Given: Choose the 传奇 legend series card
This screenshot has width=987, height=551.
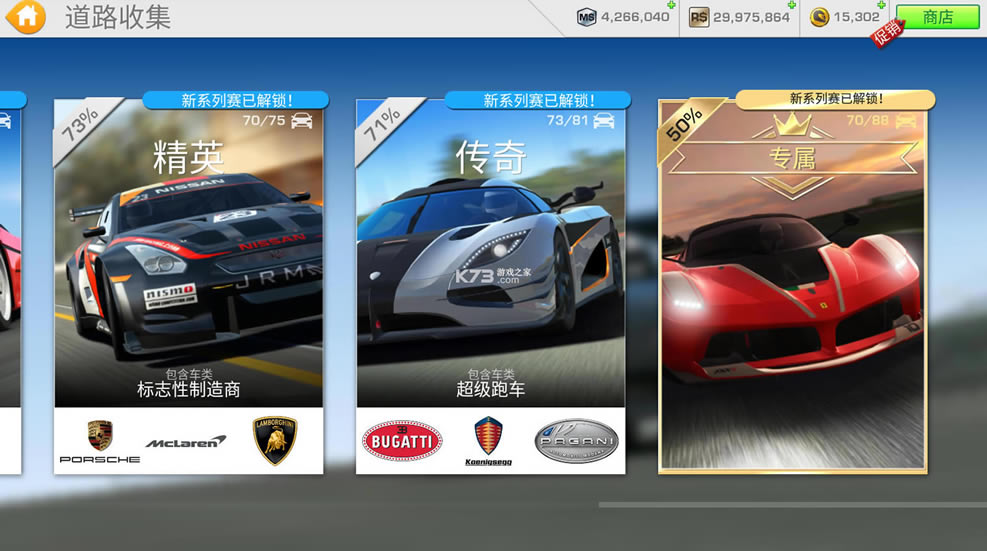Looking at the screenshot, I should (x=490, y=285).
